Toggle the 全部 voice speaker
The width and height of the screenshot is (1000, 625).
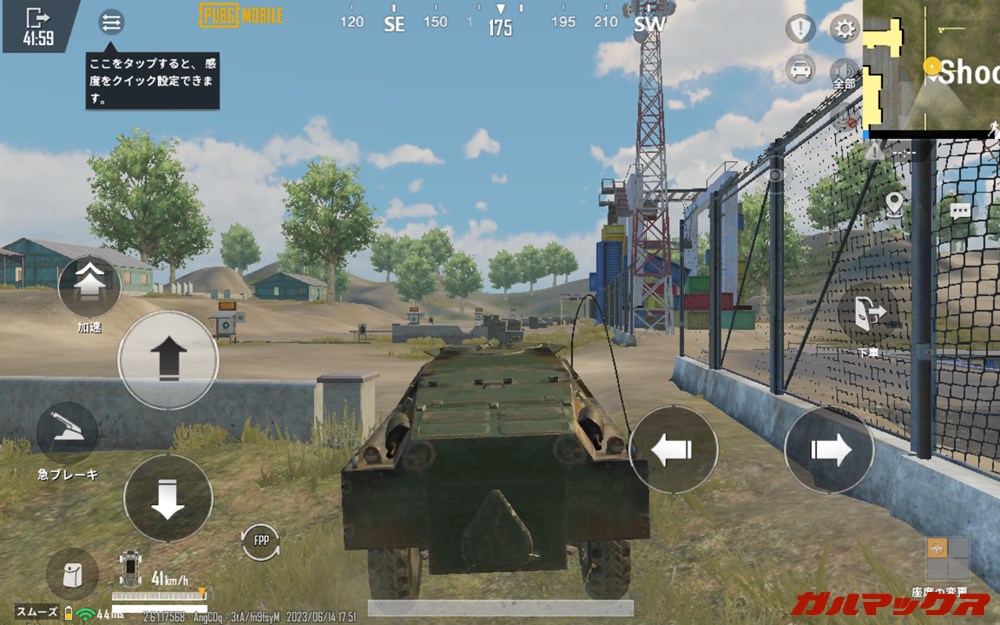(845, 72)
